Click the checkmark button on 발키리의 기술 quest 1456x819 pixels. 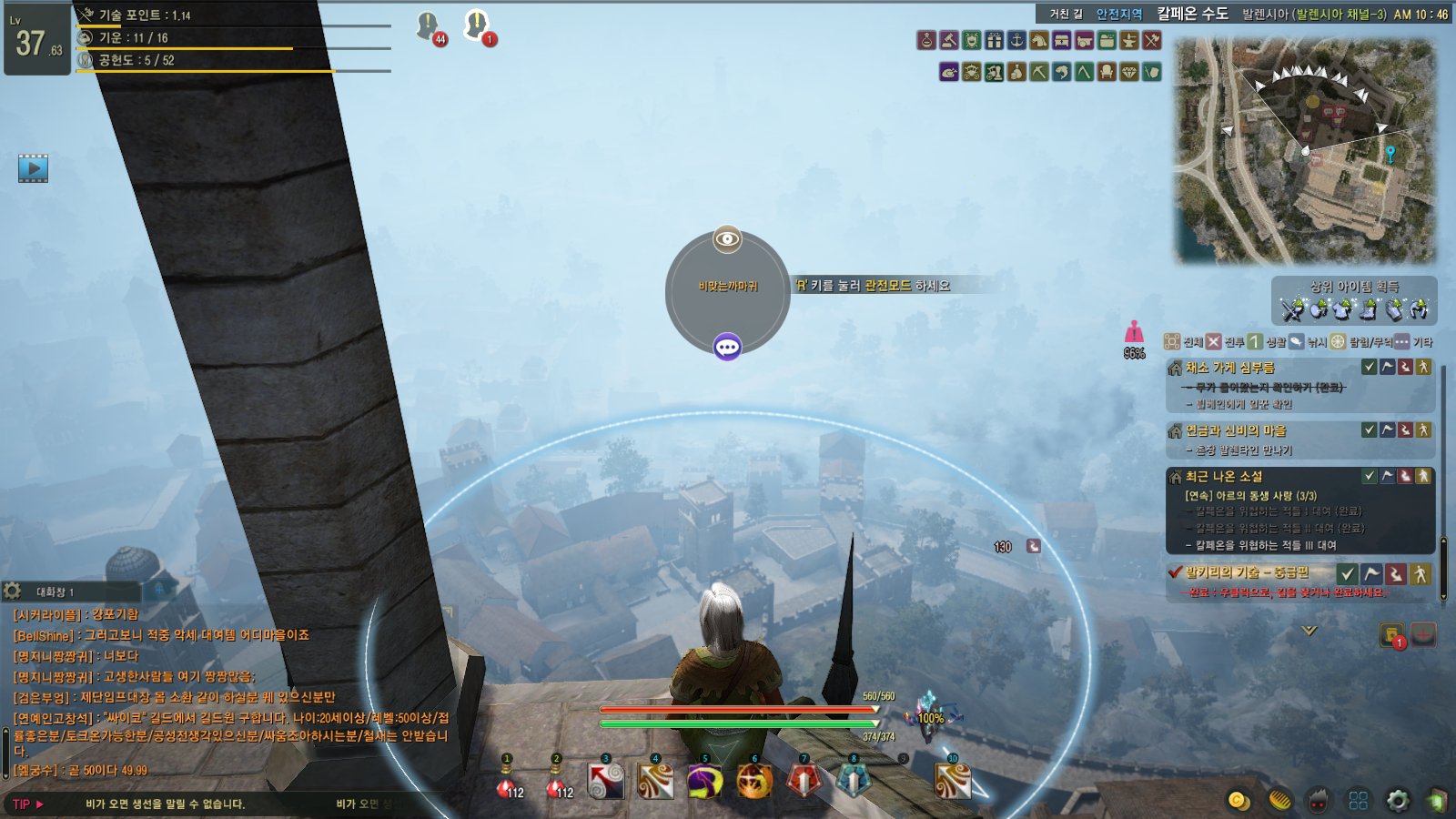(1348, 573)
